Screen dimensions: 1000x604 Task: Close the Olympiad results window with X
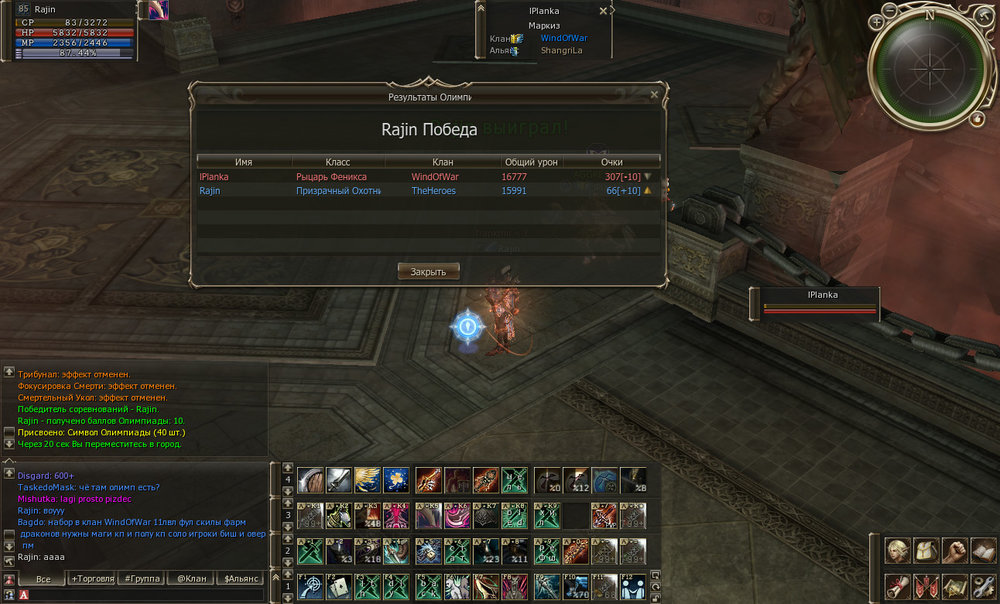(x=654, y=95)
